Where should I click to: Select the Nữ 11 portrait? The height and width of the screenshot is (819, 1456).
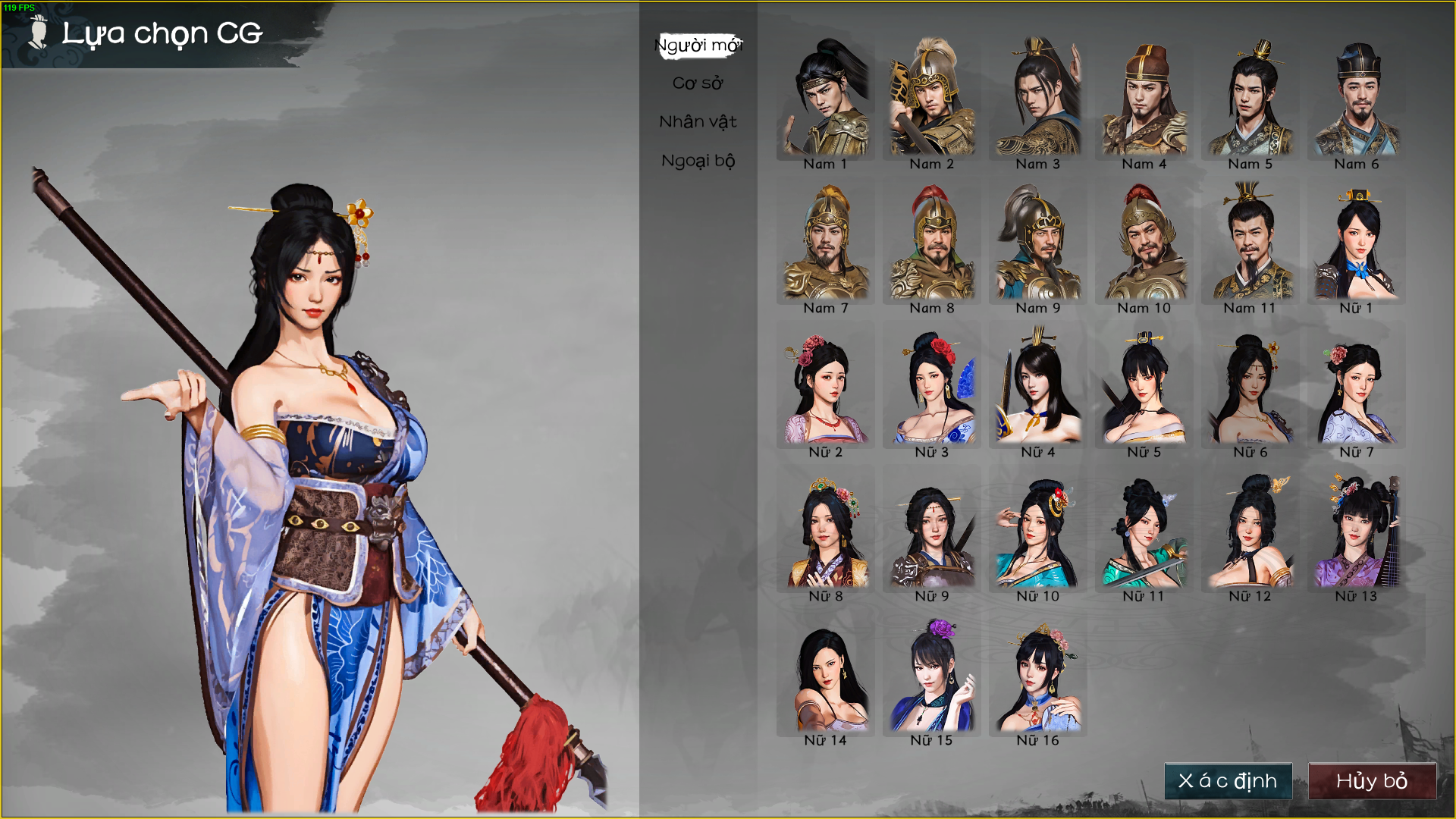point(1144,531)
